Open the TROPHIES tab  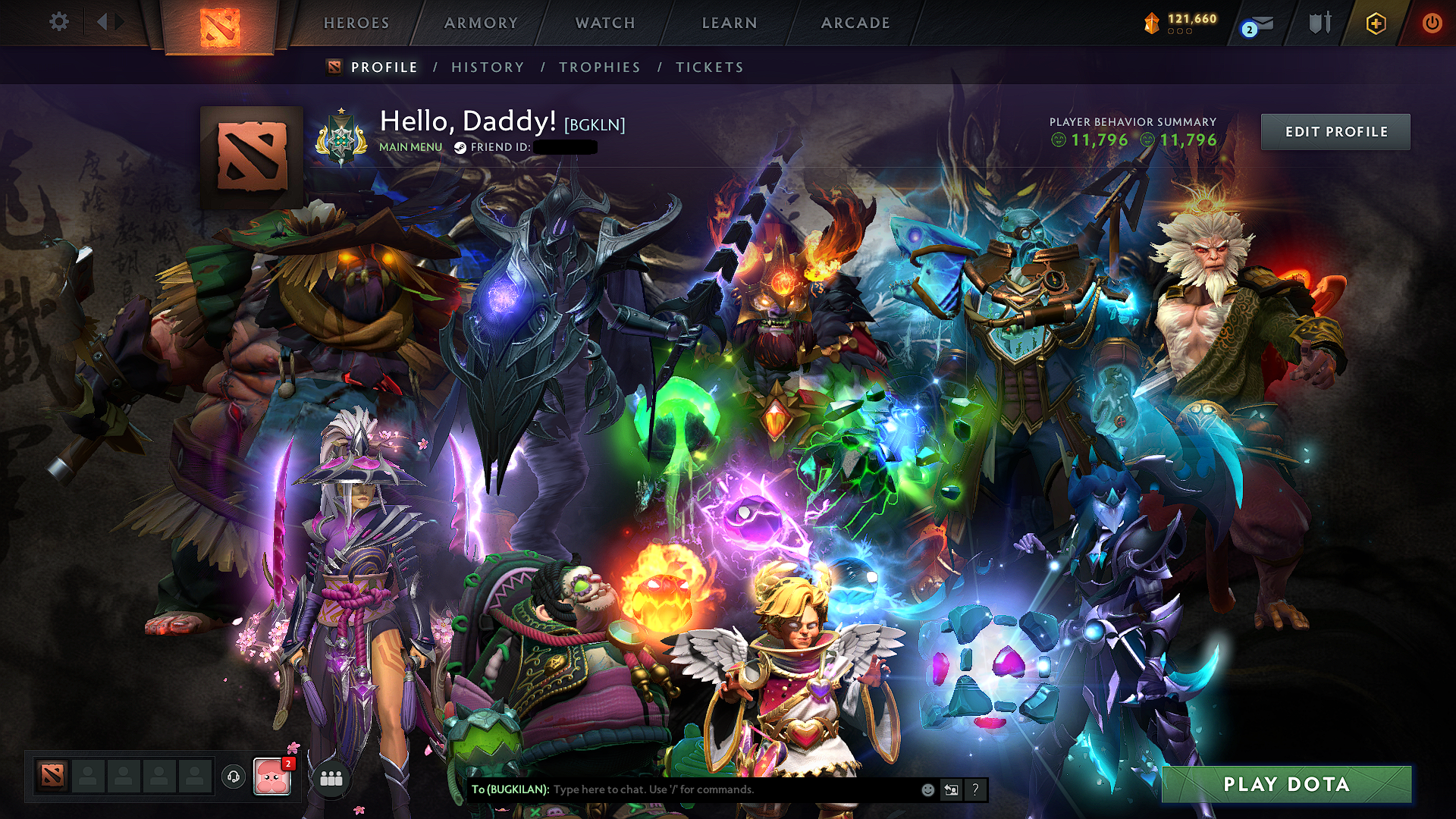(x=599, y=67)
